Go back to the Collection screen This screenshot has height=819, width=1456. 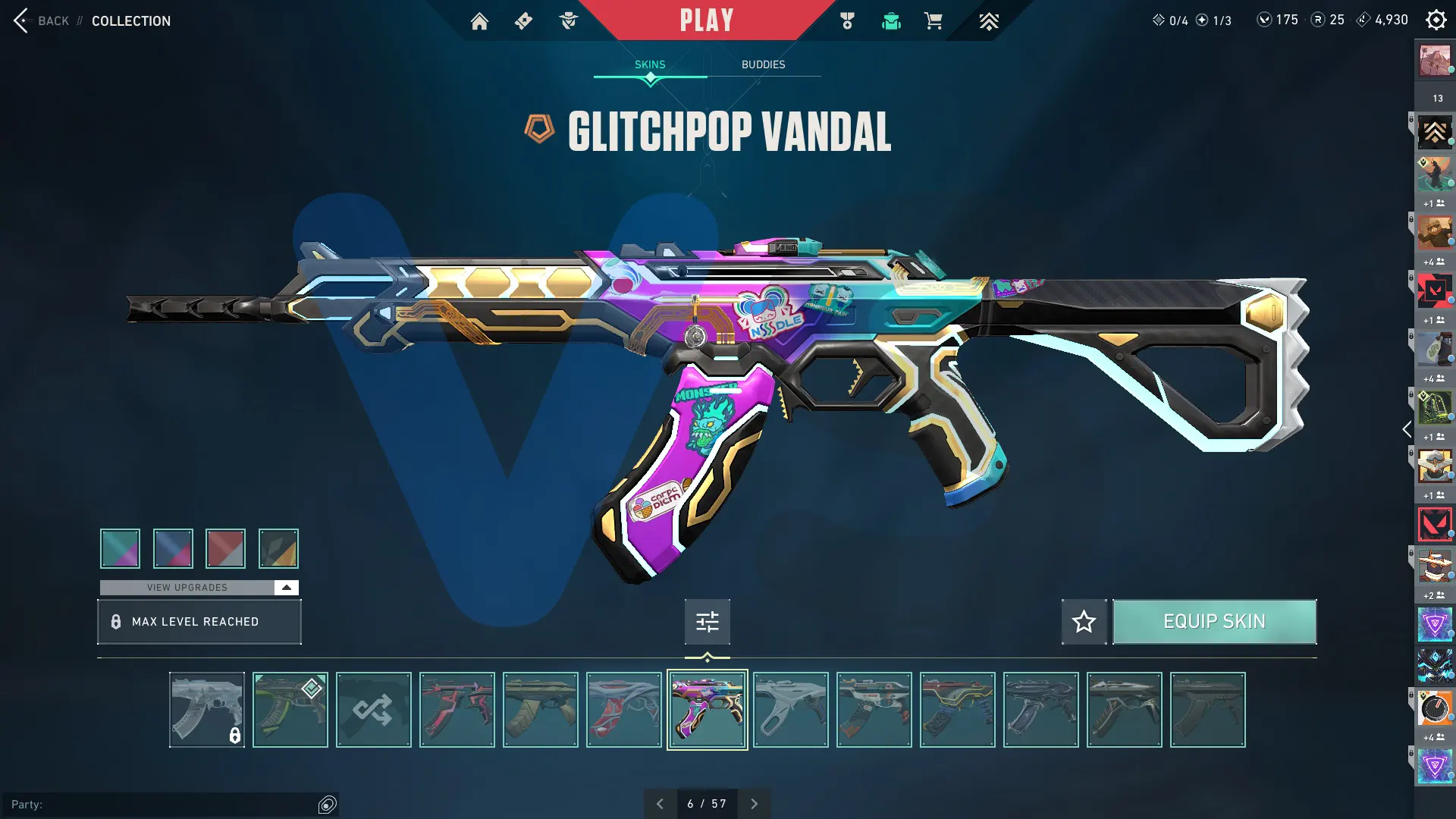point(42,20)
